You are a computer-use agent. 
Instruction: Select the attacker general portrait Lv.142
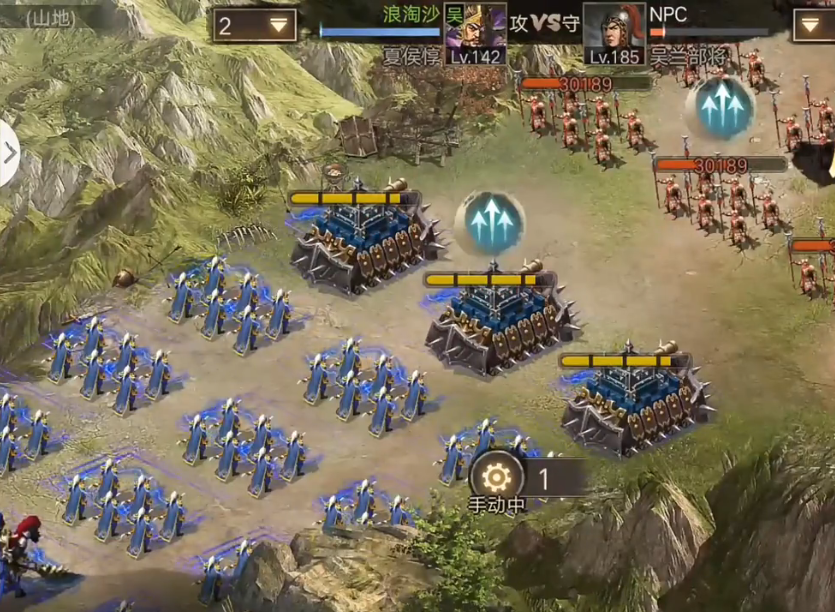point(475,33)
